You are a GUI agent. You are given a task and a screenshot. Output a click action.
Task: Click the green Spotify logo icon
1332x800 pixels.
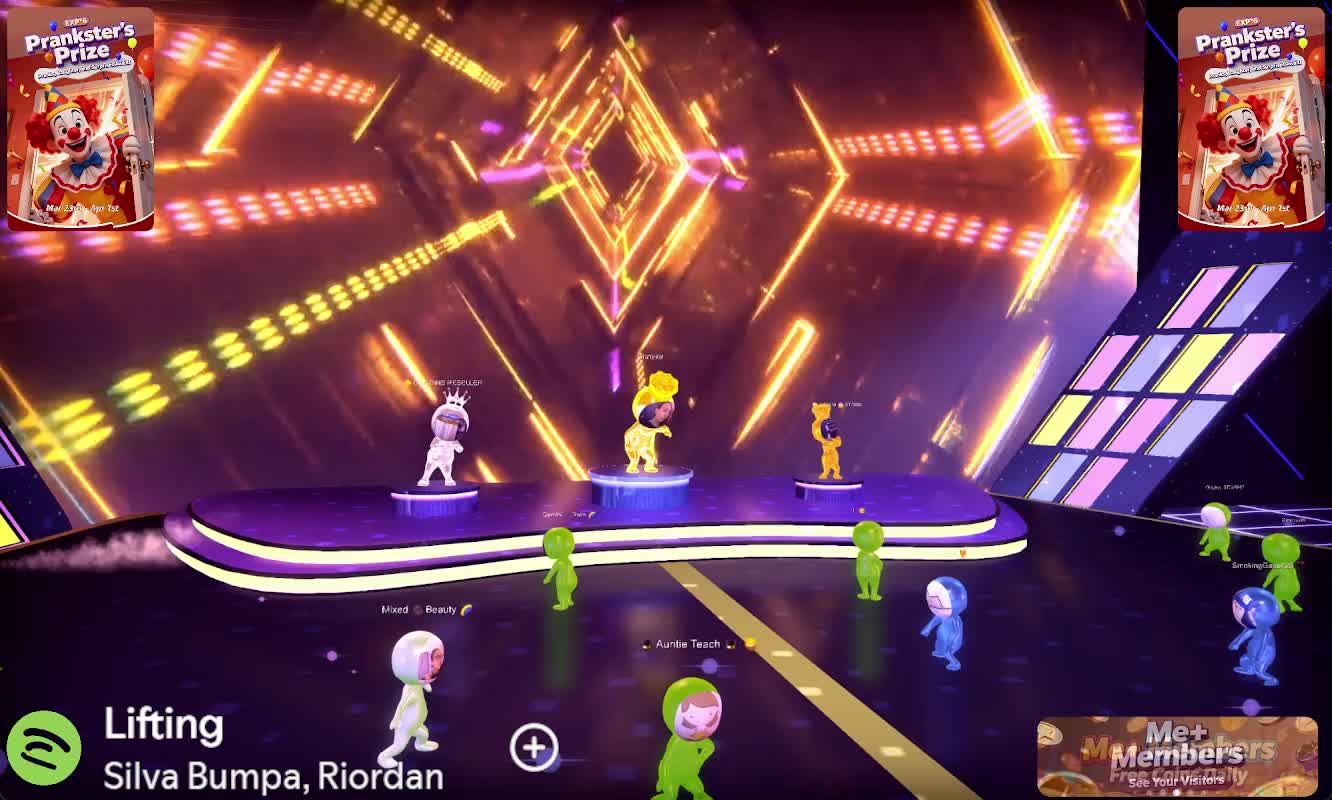click(x=44, y=748)
